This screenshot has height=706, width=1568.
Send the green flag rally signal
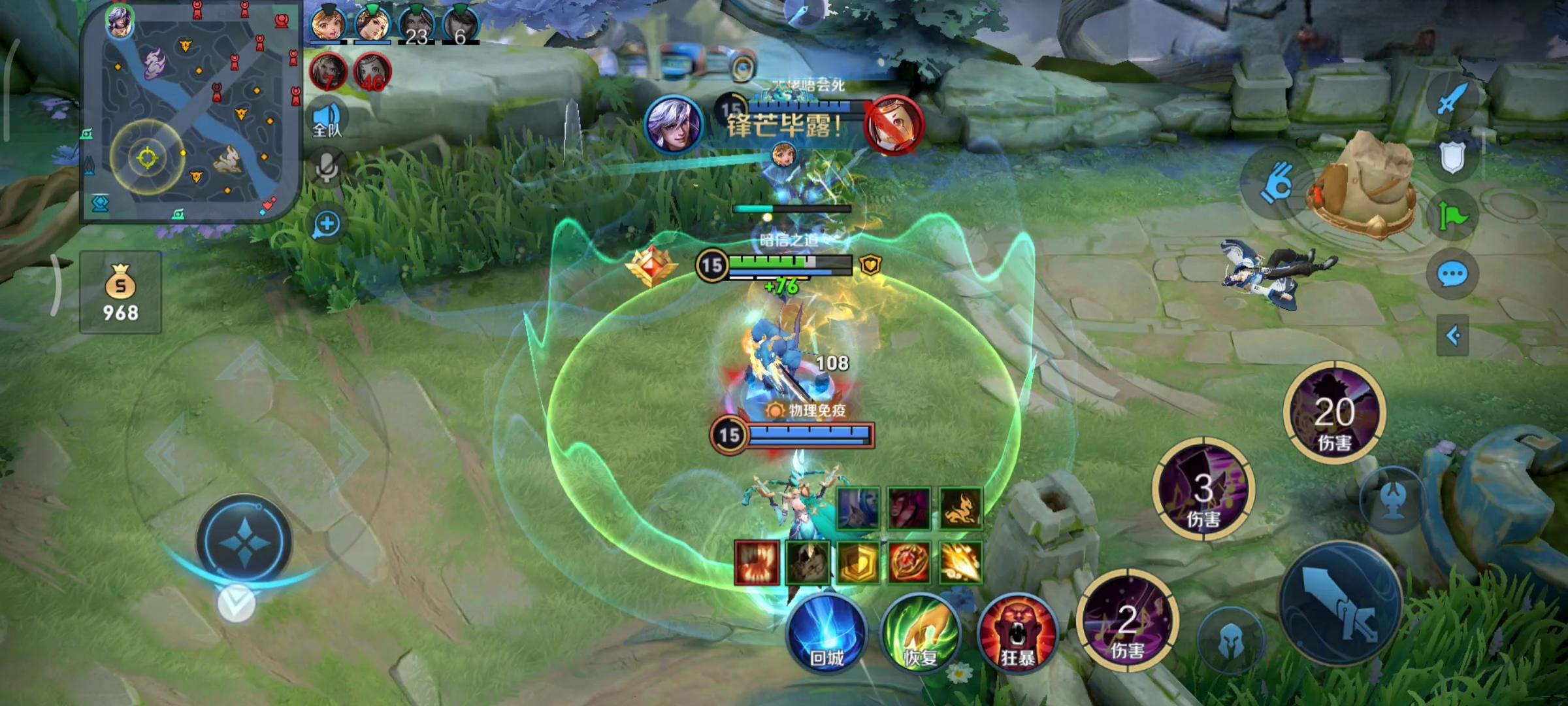(1452, 216)
